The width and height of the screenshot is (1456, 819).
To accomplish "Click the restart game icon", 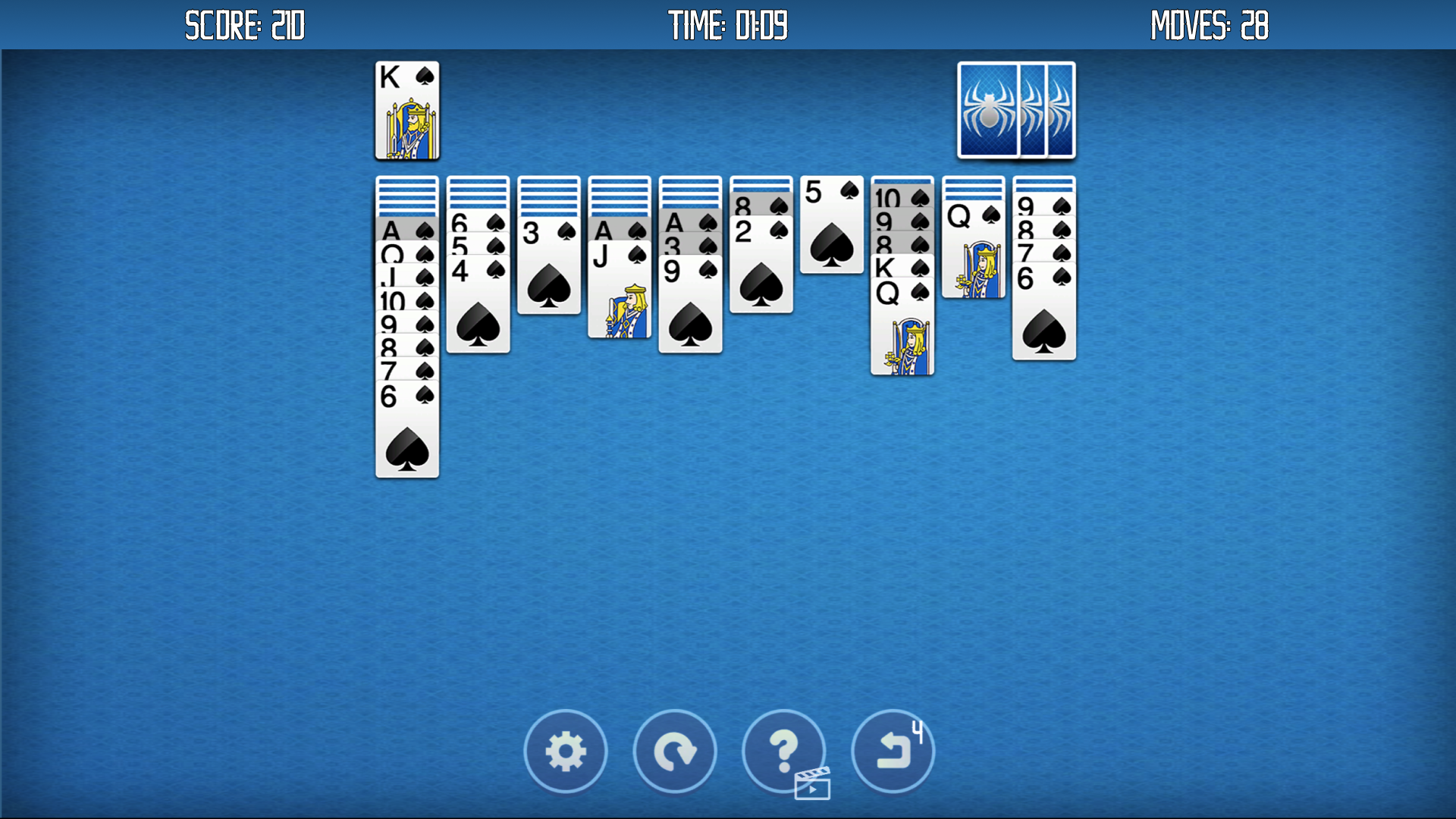I will tap(674, 752).
